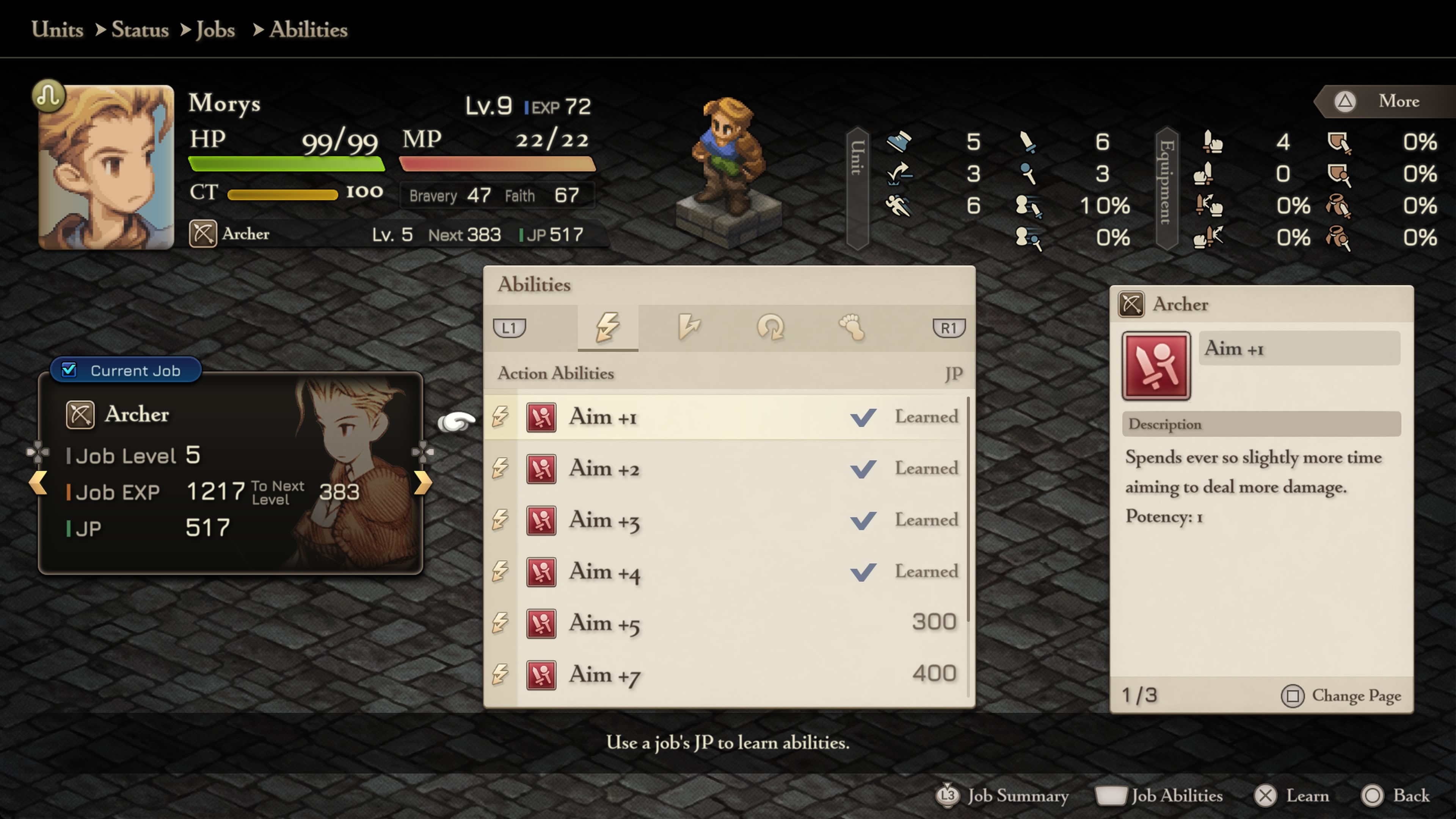Go to the previous job with left arrow
1456x819 pixels.
pyautogui.click(x=38, y=483)
